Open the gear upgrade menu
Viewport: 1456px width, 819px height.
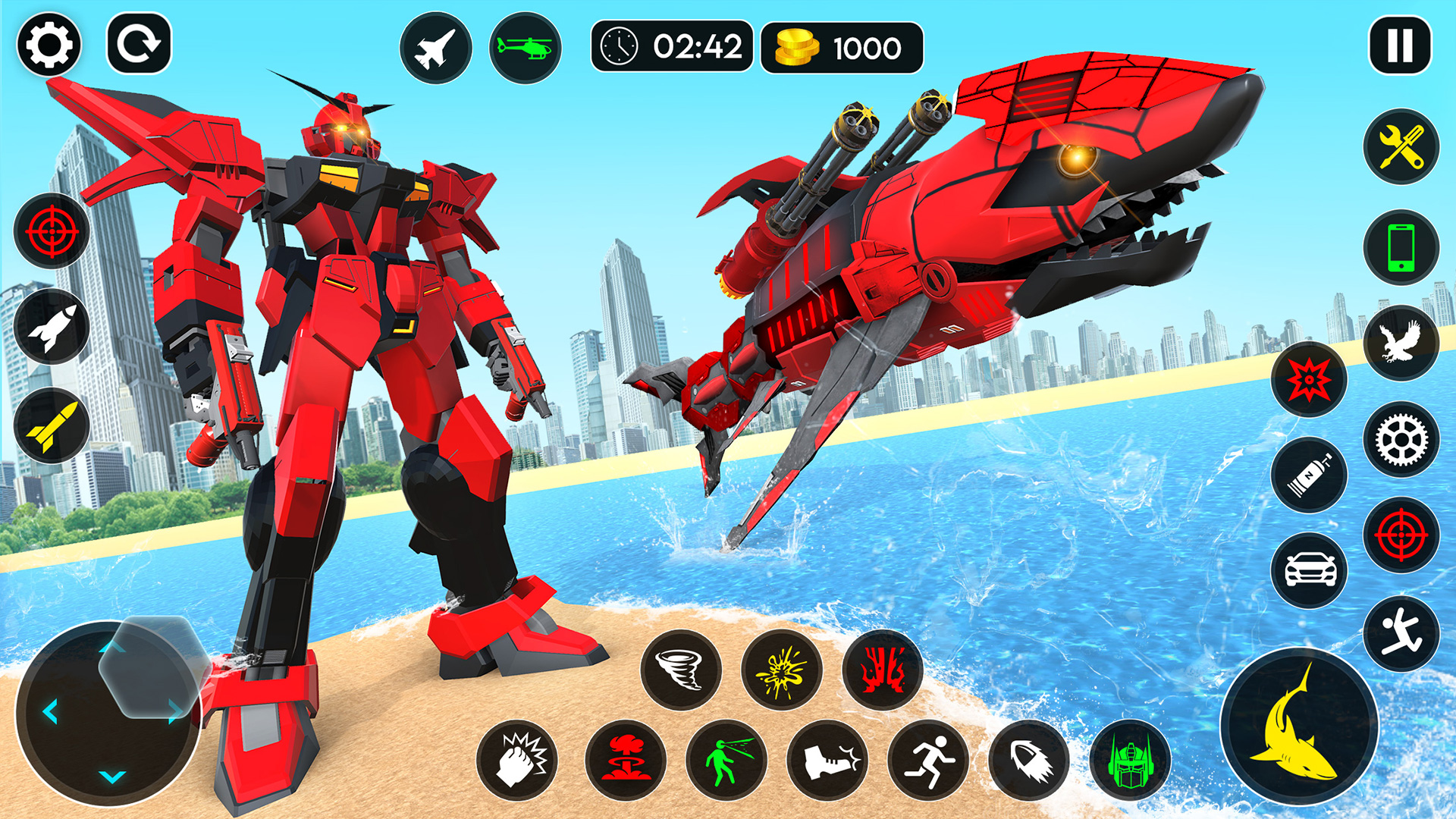[1402, 440]
